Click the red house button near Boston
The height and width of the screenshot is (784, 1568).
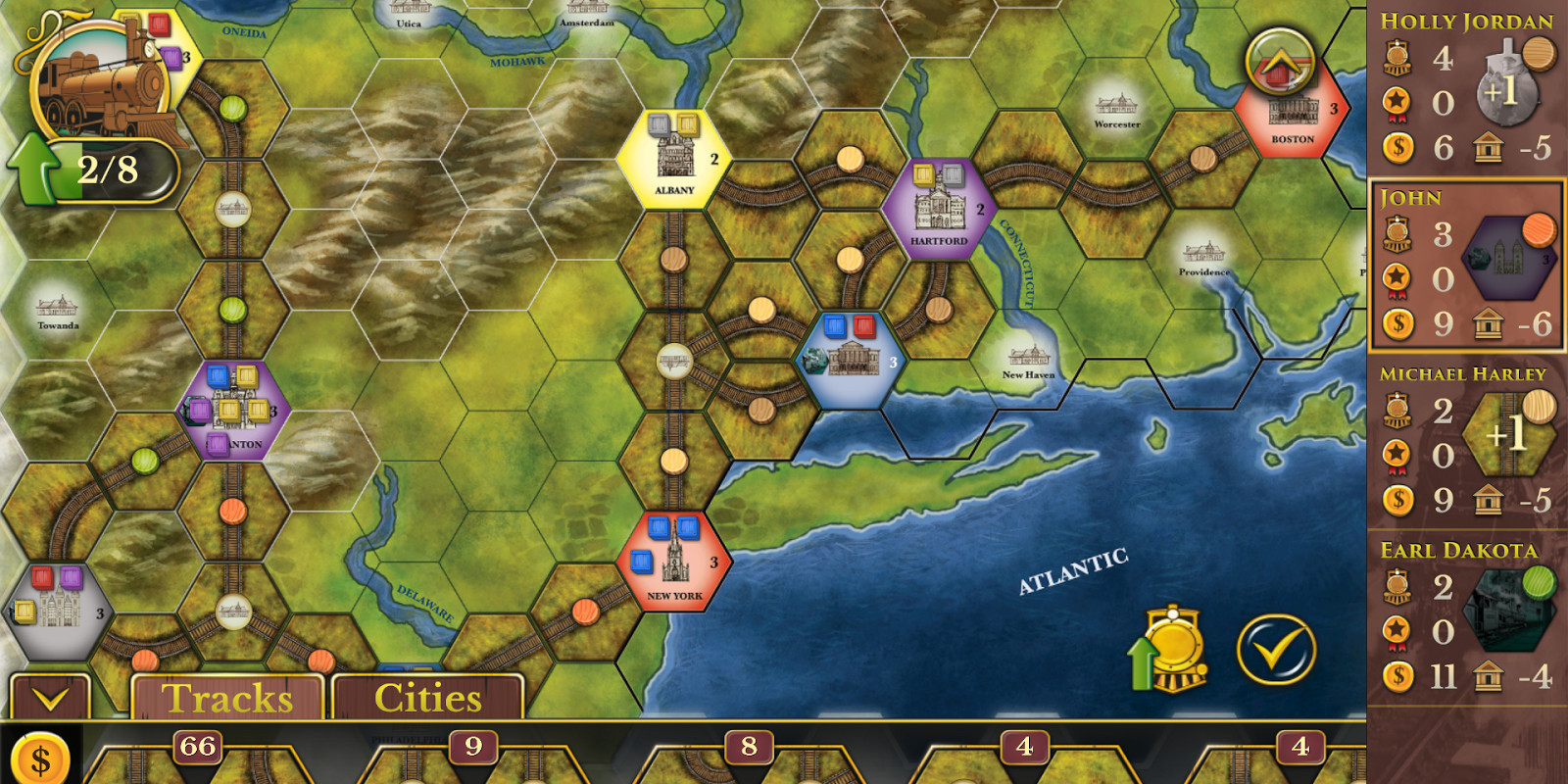tap(1279, 62)
